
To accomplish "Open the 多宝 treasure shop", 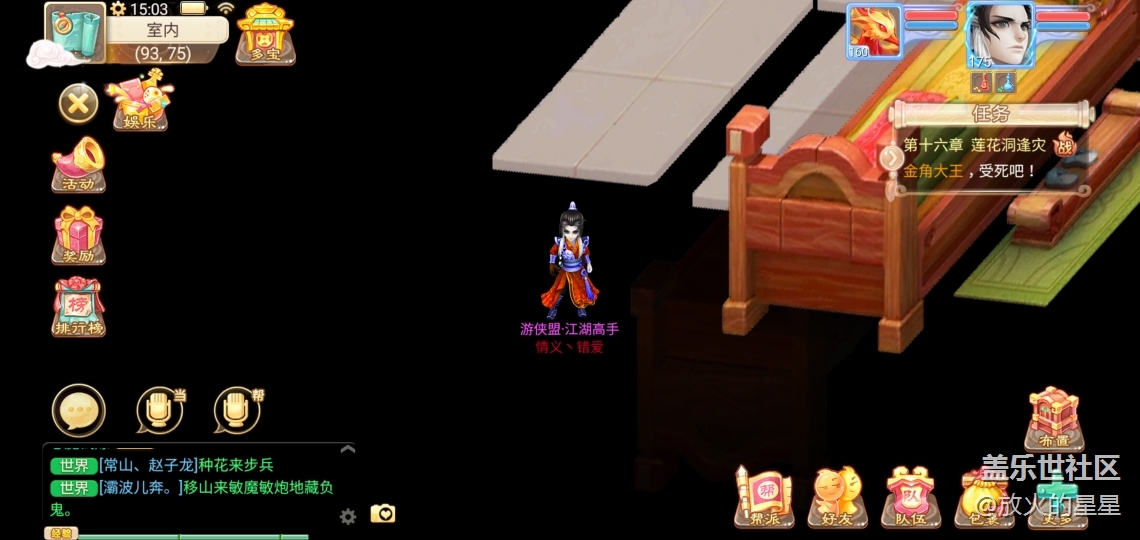I will 265,33.
